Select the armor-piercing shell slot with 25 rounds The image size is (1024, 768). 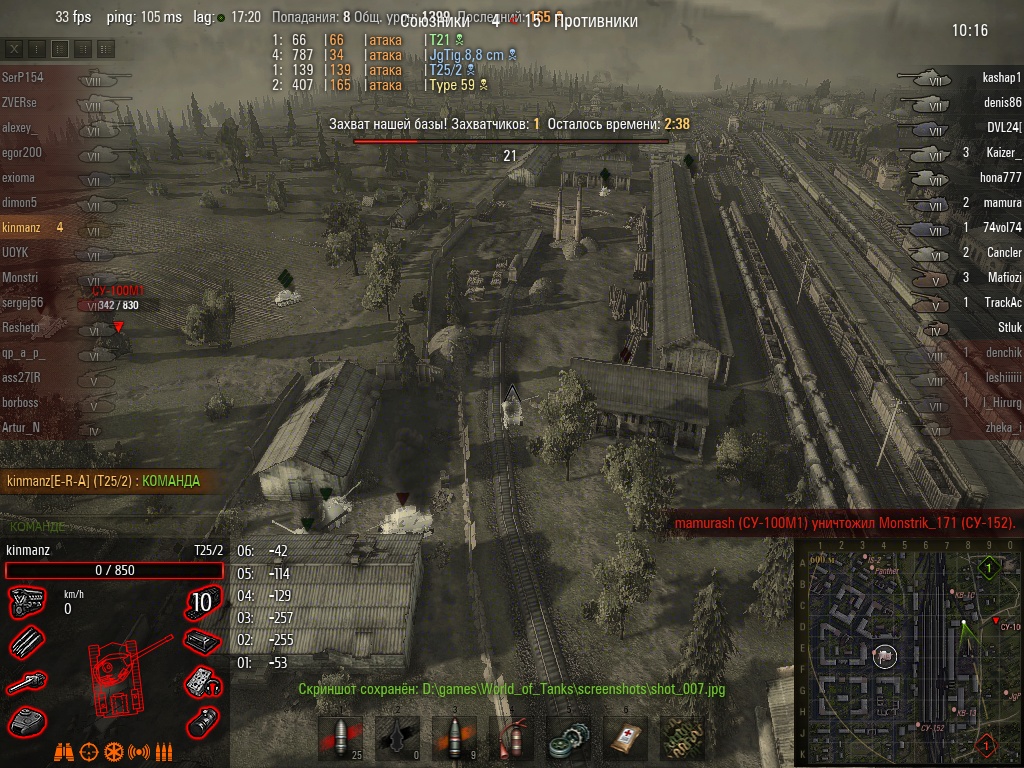pyautogui.click(x=340, y=740)
